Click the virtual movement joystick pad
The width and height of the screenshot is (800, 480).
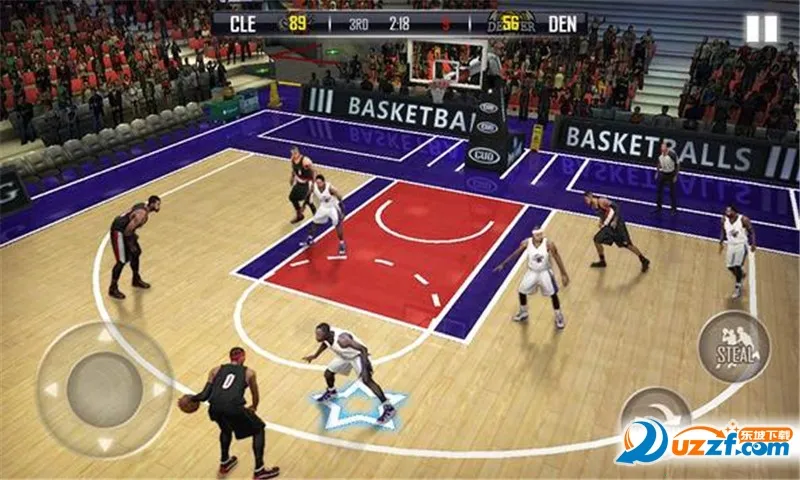point(105,389)
